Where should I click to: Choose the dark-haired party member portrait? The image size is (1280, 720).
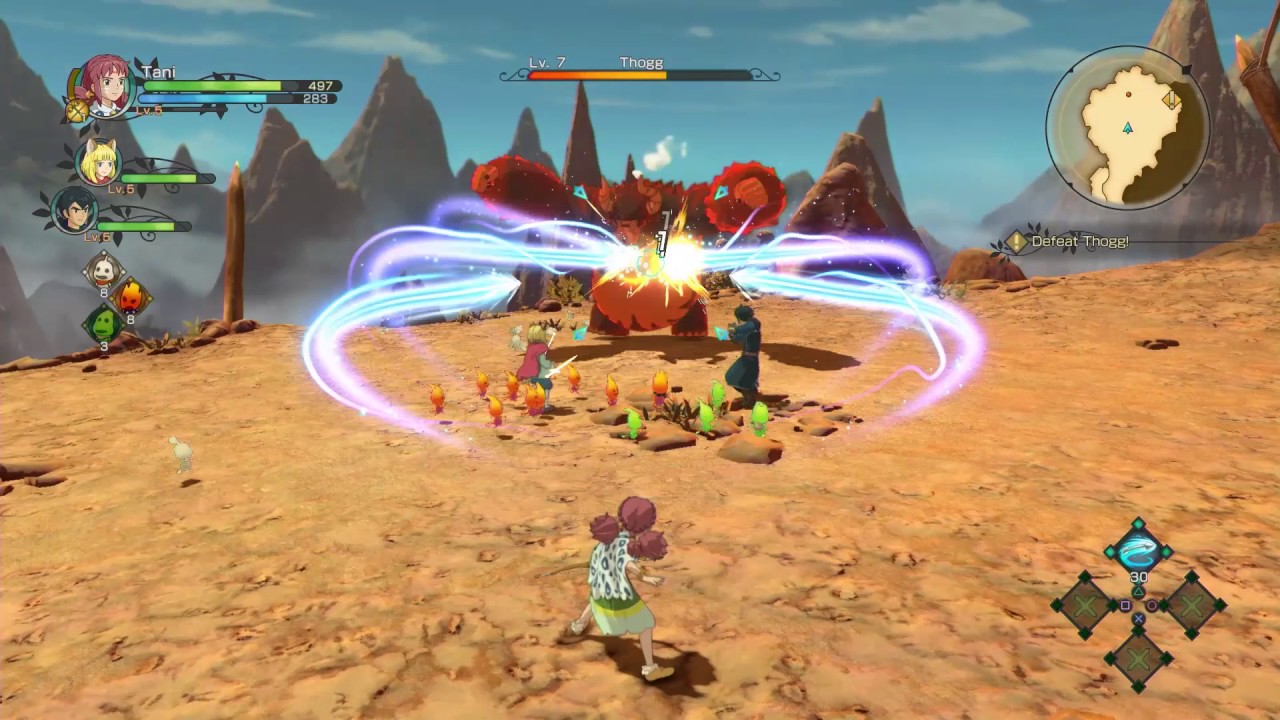[x=75, y=210]
